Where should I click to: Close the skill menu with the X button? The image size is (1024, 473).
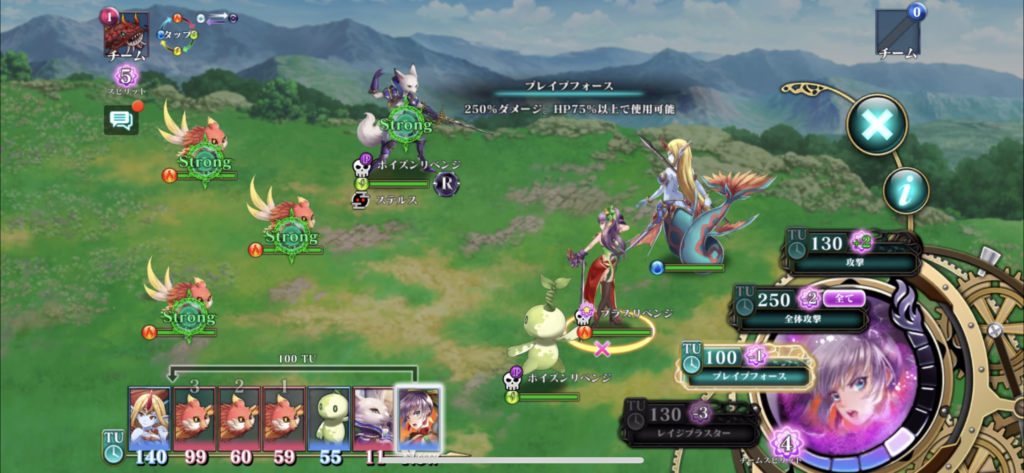[x=877, y=124]
